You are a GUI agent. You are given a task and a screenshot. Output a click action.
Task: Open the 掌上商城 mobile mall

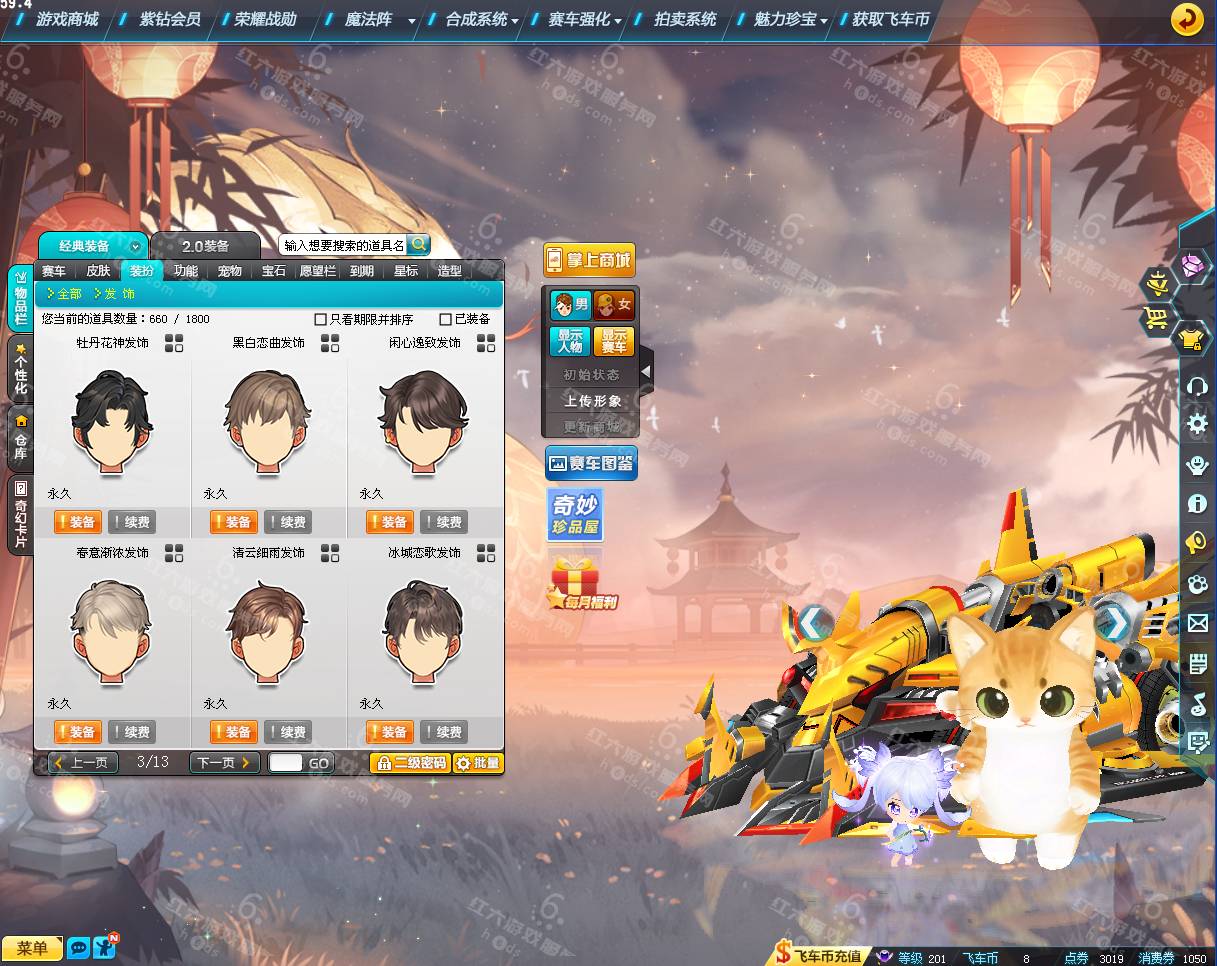click(589, 261)
